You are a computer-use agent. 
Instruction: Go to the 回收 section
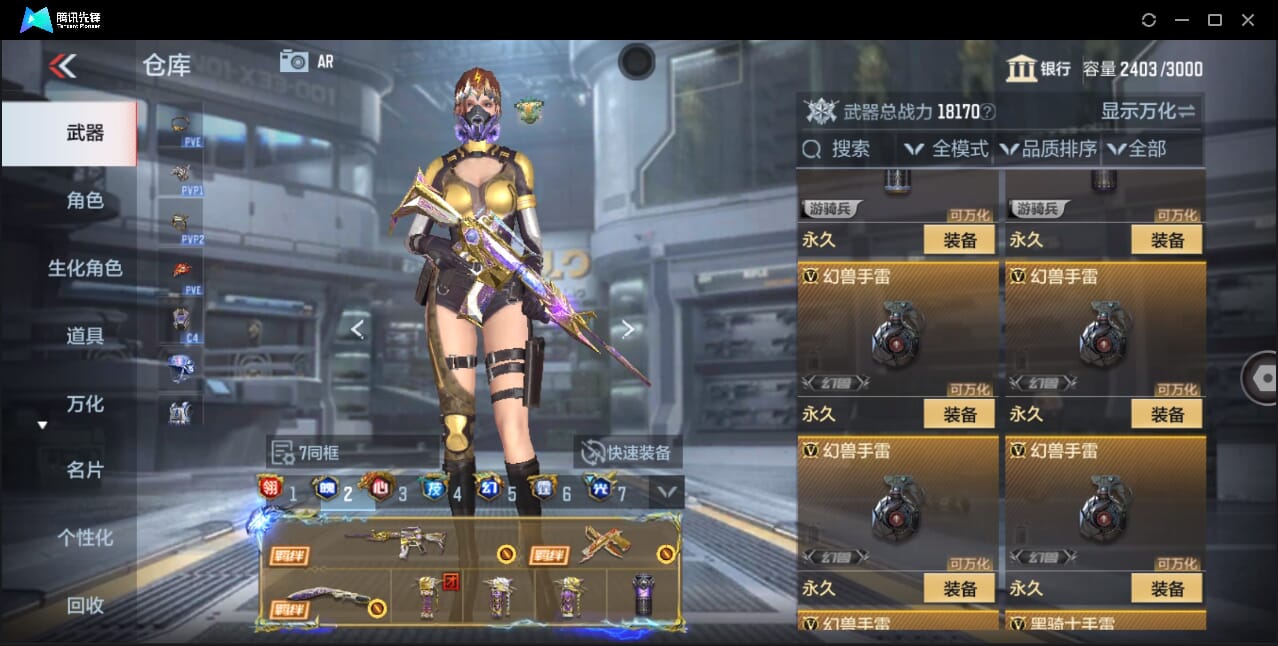(85, 605)
